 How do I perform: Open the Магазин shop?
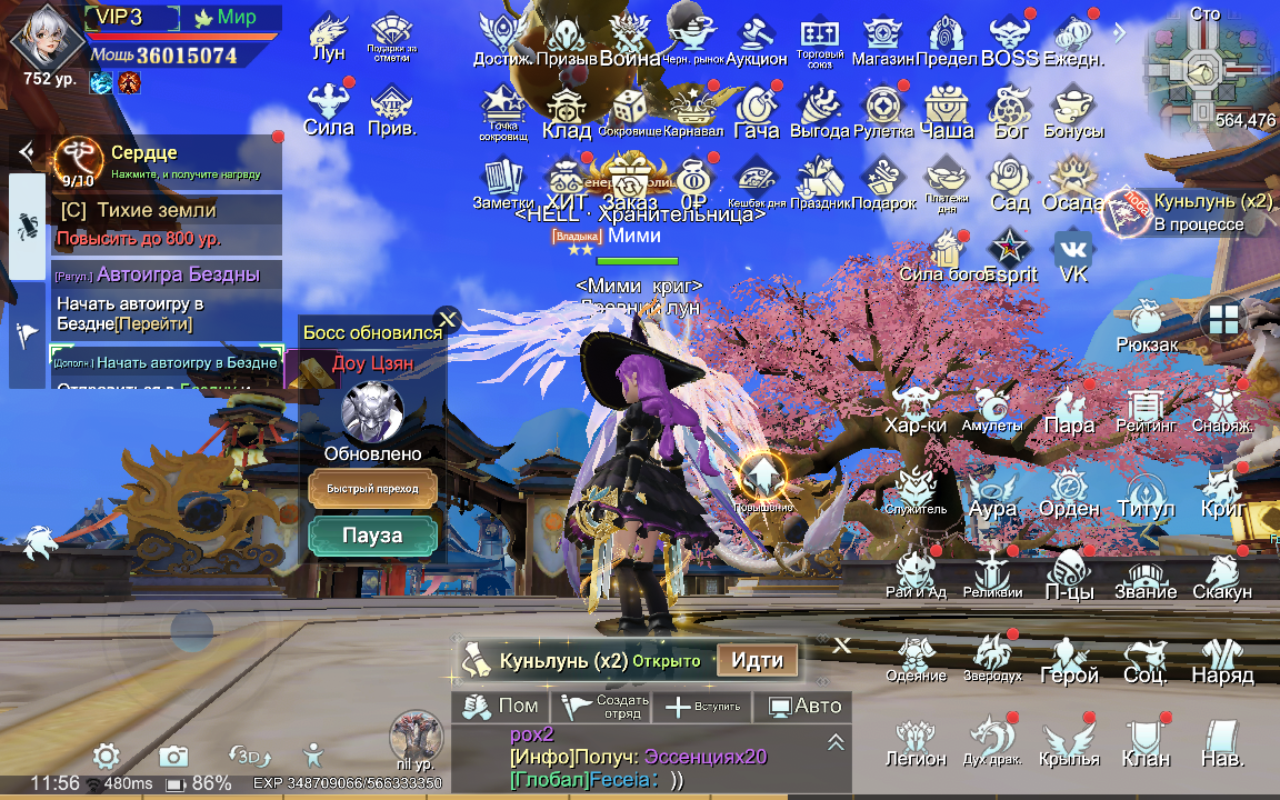click(x=883, y=40)
